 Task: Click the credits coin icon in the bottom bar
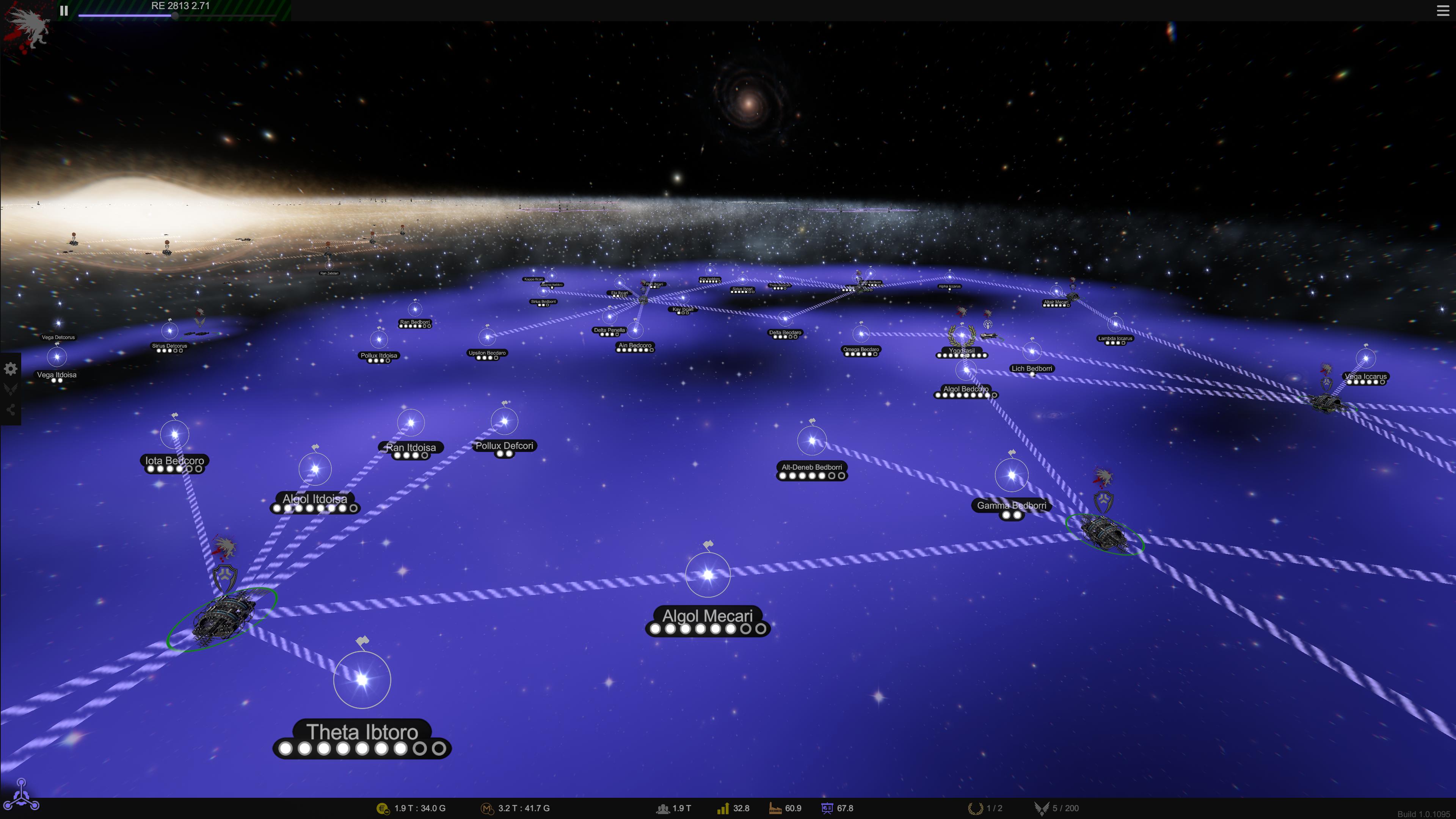pos(383,808)
